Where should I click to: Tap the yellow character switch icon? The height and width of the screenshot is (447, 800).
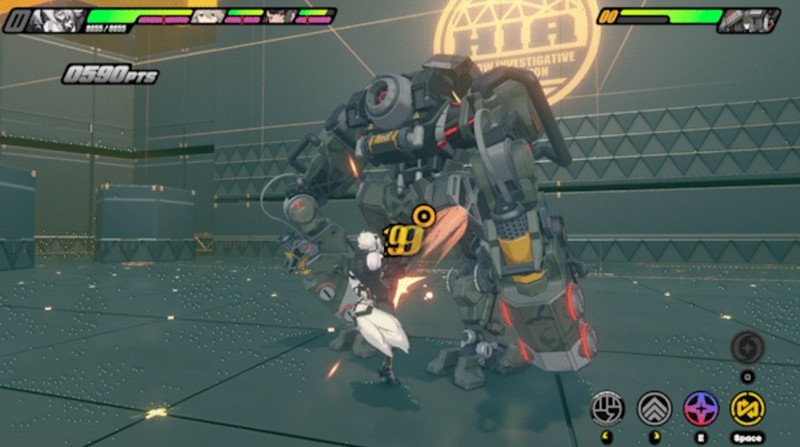[747, 408]
